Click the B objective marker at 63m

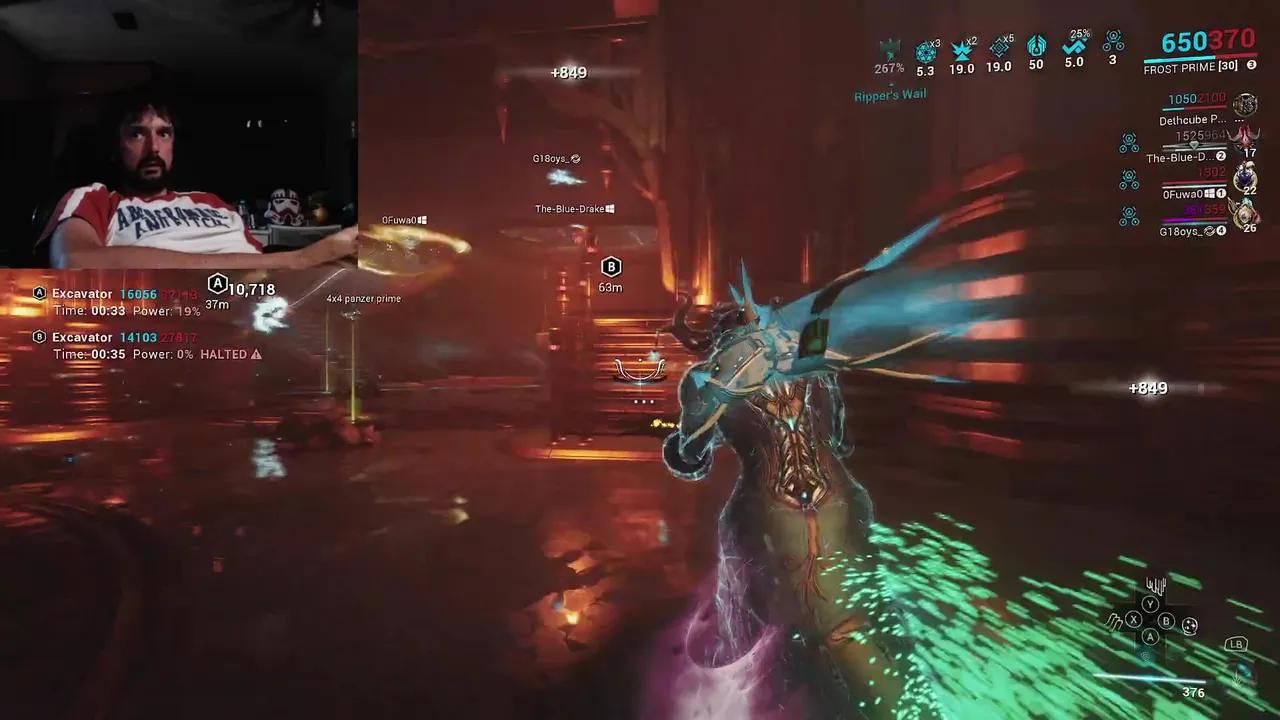[x=610, y=267]
